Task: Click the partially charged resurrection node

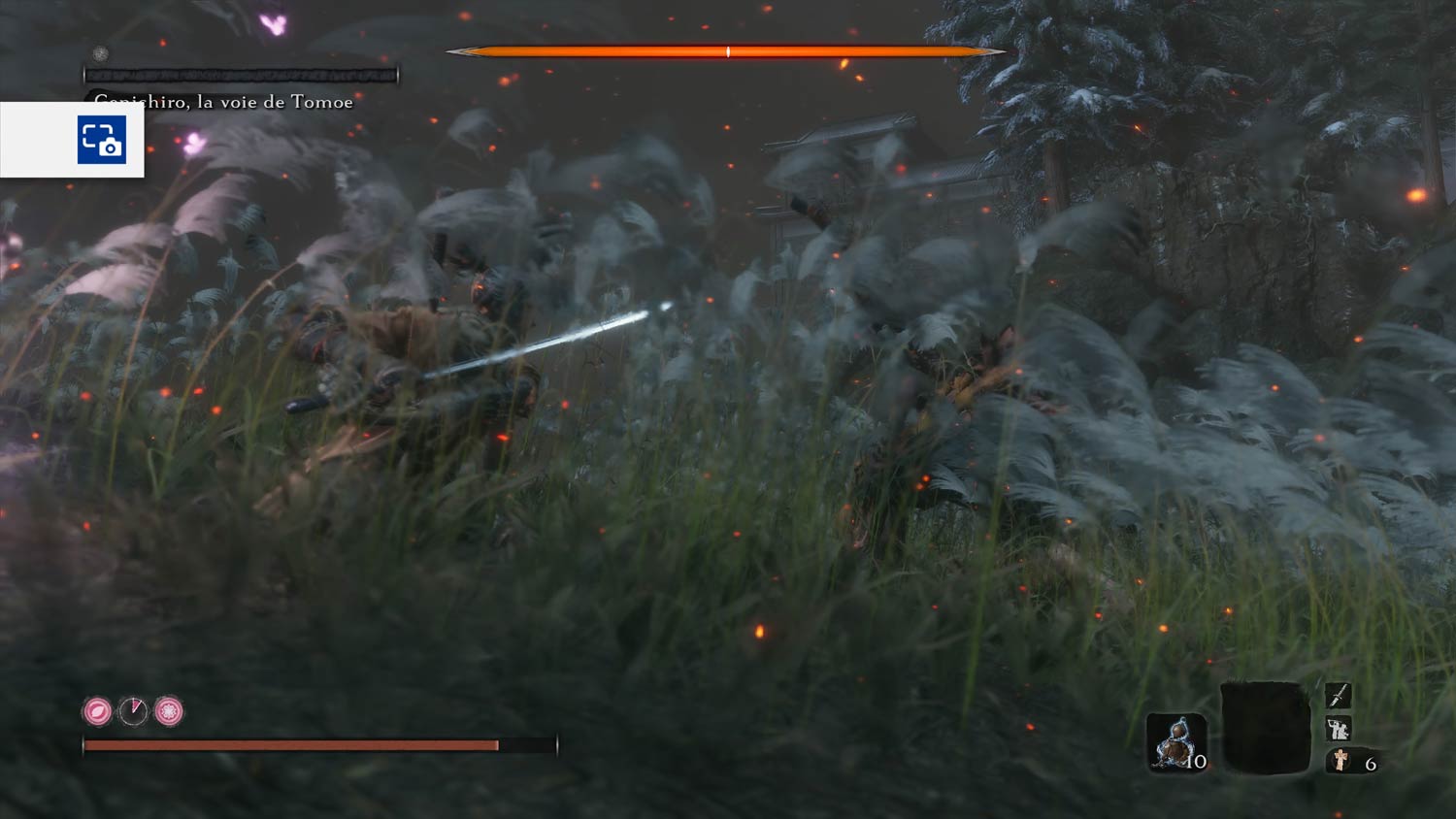Action: (133, 711)
